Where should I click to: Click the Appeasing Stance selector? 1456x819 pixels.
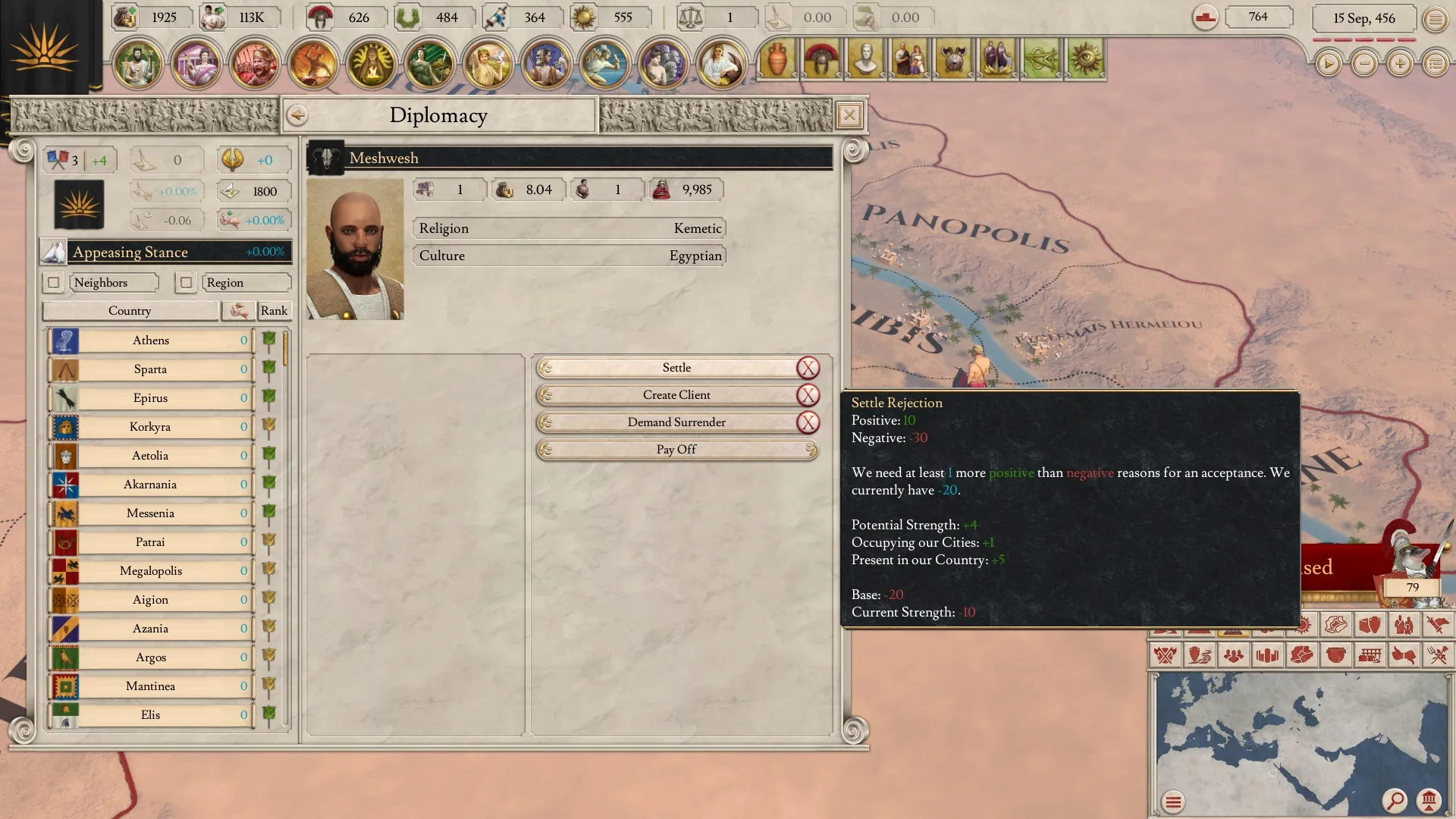tap(167, 252)
